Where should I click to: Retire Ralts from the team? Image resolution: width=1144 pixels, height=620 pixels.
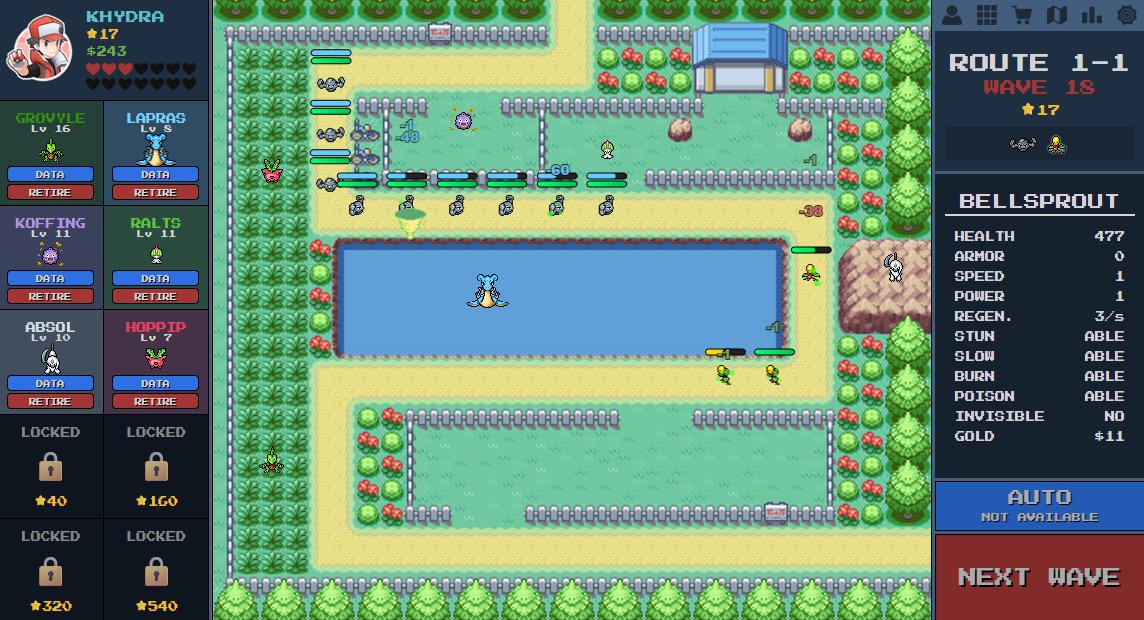pos(155,296)
